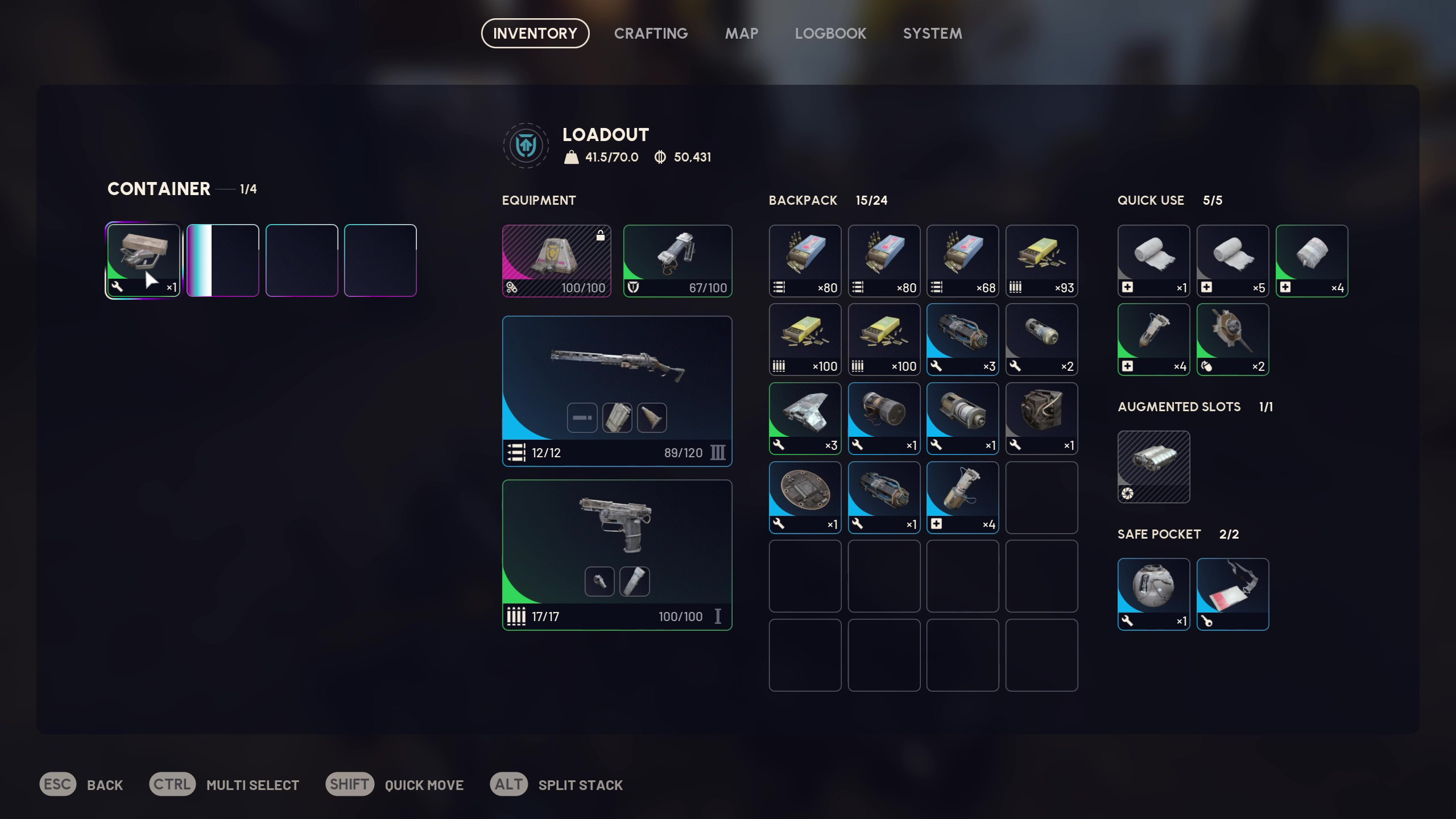Open the Map tab

(741, 34)
